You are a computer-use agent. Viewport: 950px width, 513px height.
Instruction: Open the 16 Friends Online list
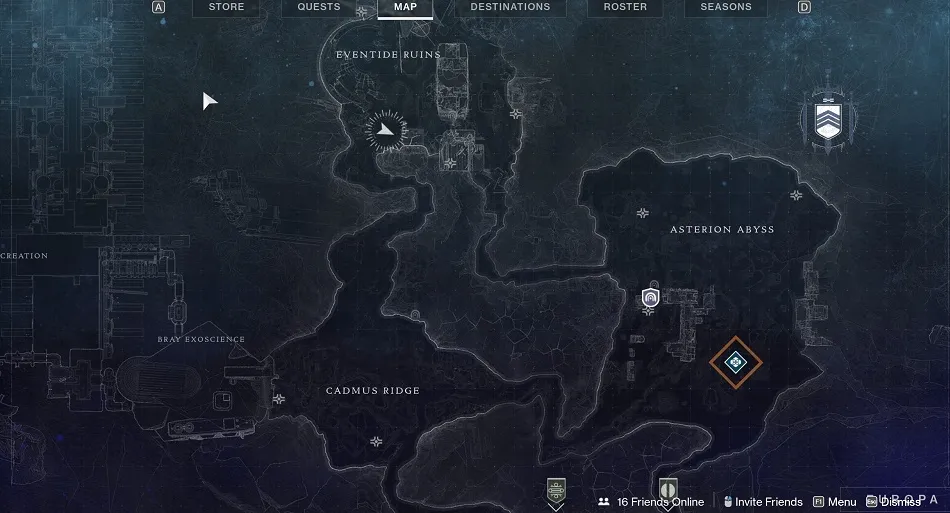tap(651, 502)
